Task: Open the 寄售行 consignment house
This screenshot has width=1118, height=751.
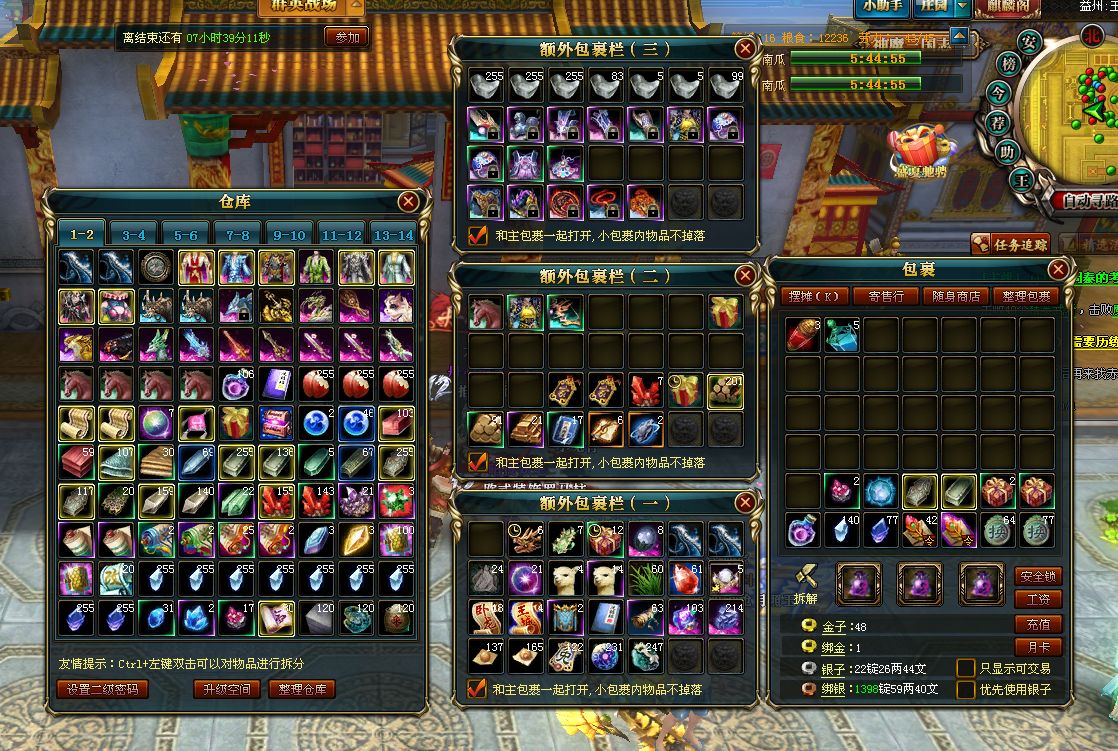Action: [x=885, y=296]
